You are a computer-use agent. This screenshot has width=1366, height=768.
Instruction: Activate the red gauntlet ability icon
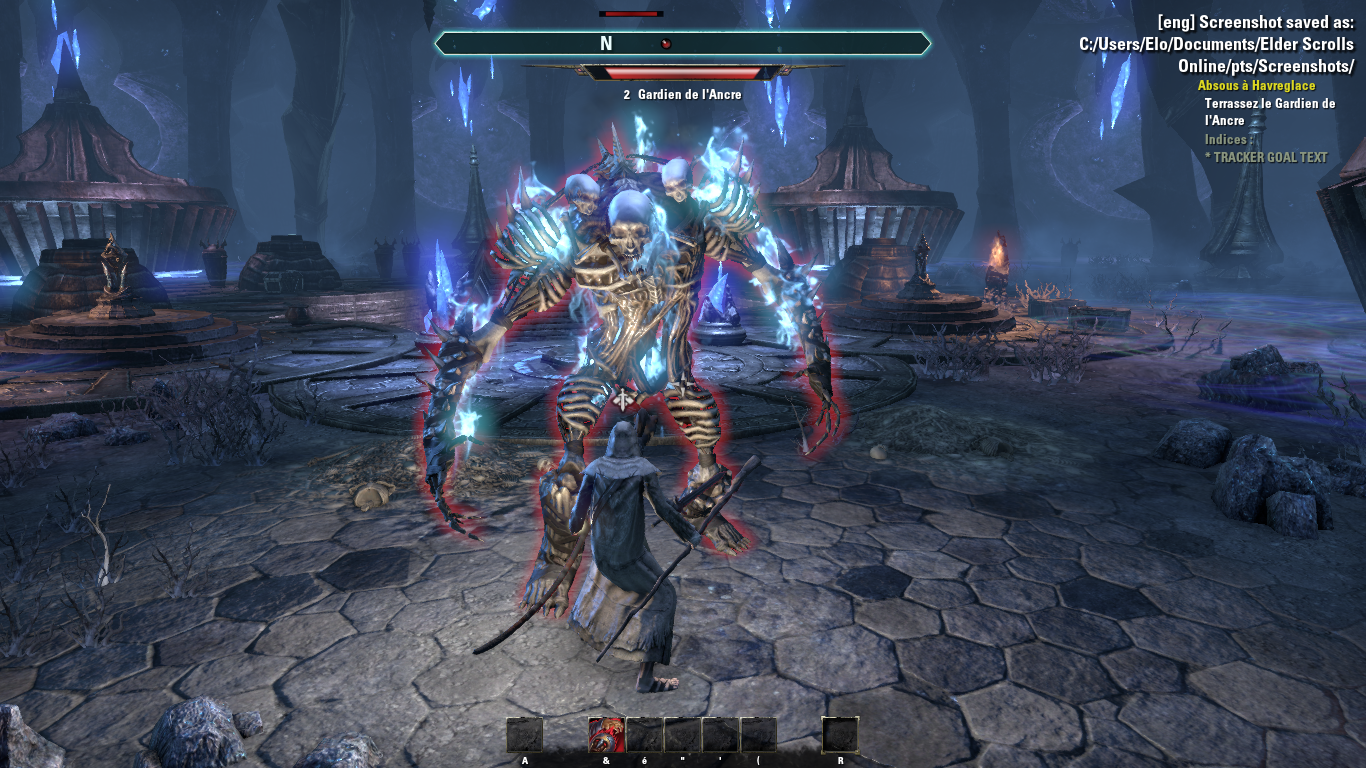606,735
